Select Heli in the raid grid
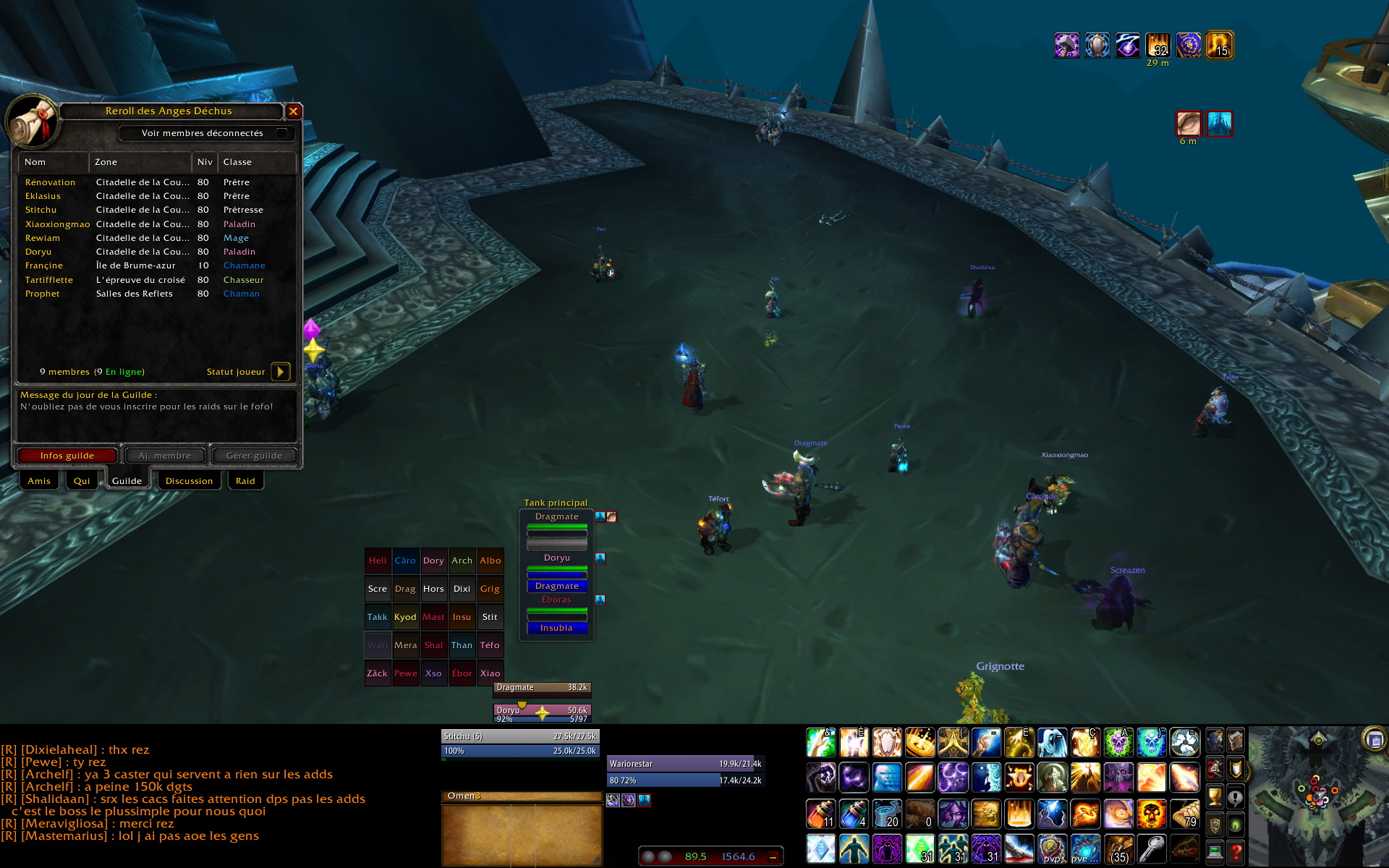Viewport: 1389px width, 868px height. (378, 561)
